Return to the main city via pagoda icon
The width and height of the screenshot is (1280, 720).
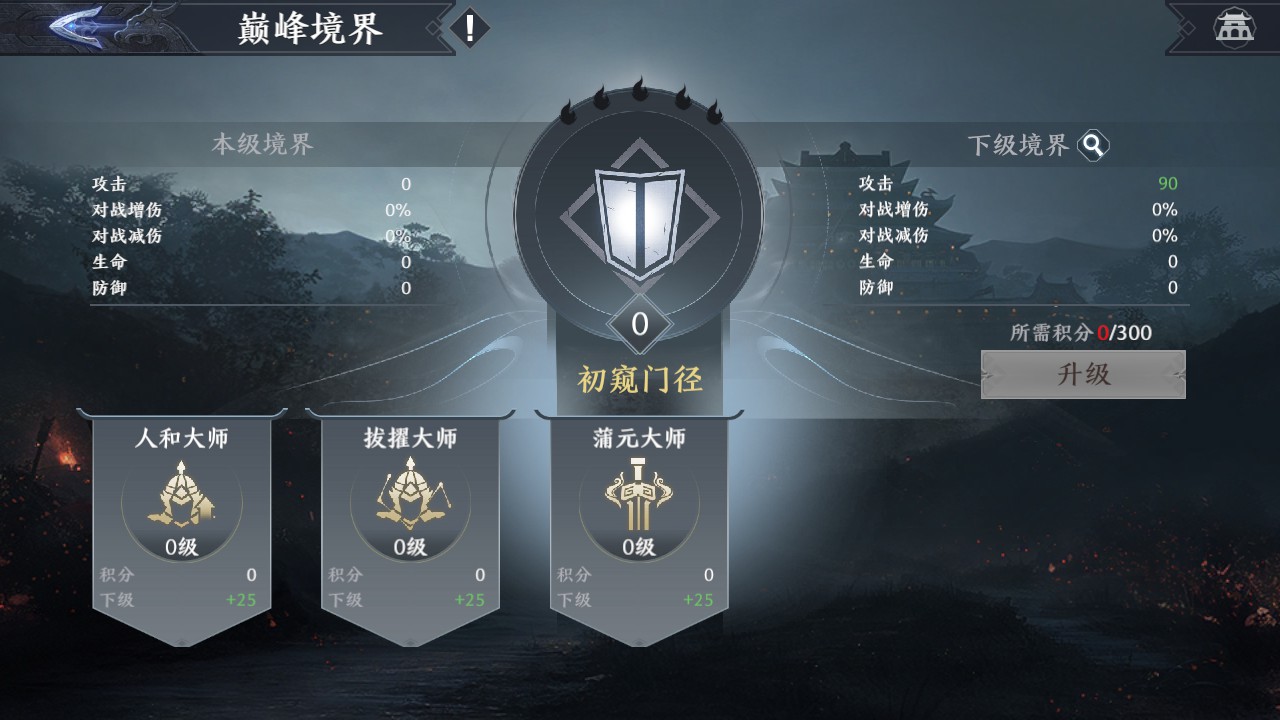tap(1234, 27)
